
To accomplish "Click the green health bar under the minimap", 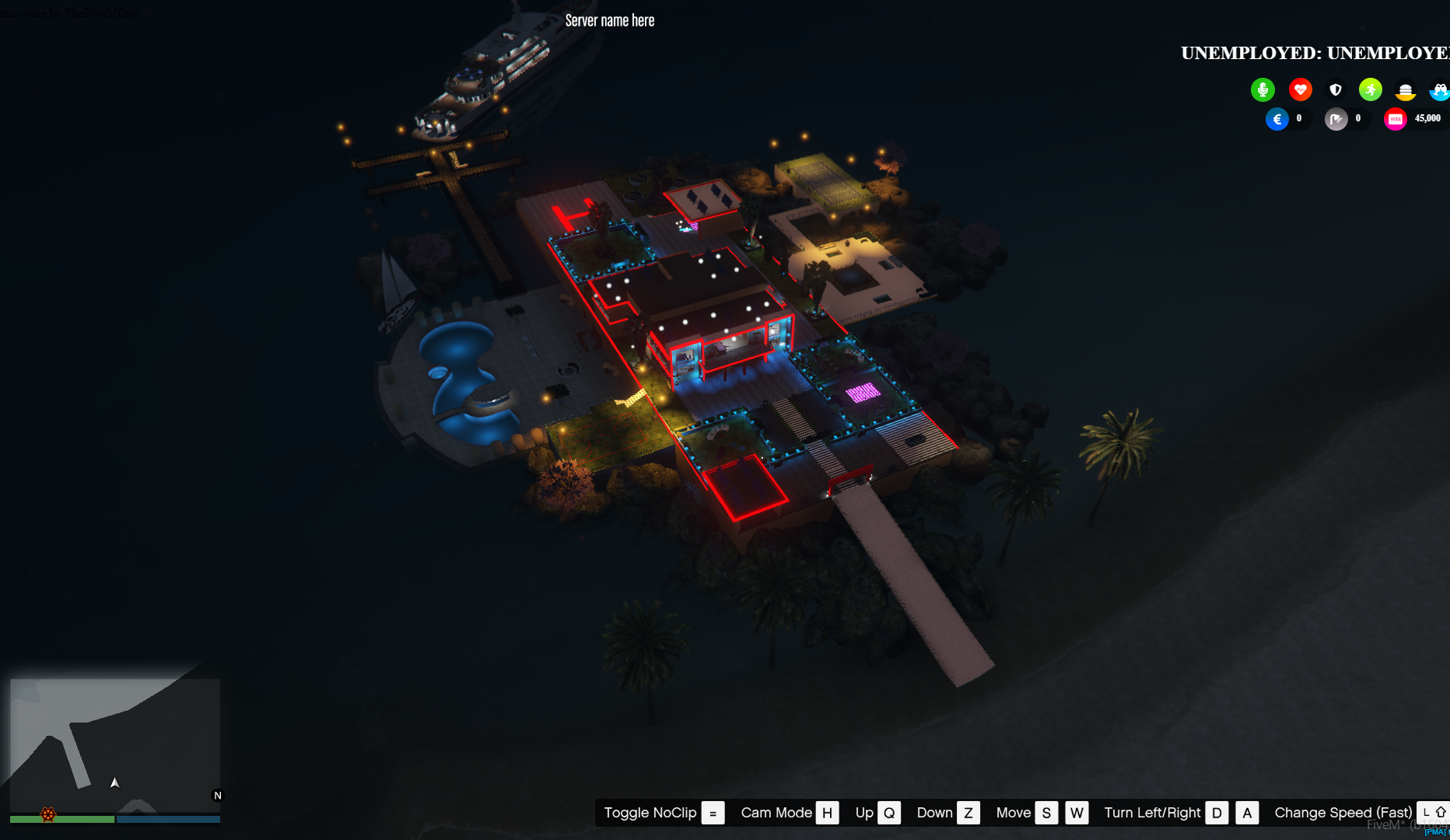I will 62,819.
